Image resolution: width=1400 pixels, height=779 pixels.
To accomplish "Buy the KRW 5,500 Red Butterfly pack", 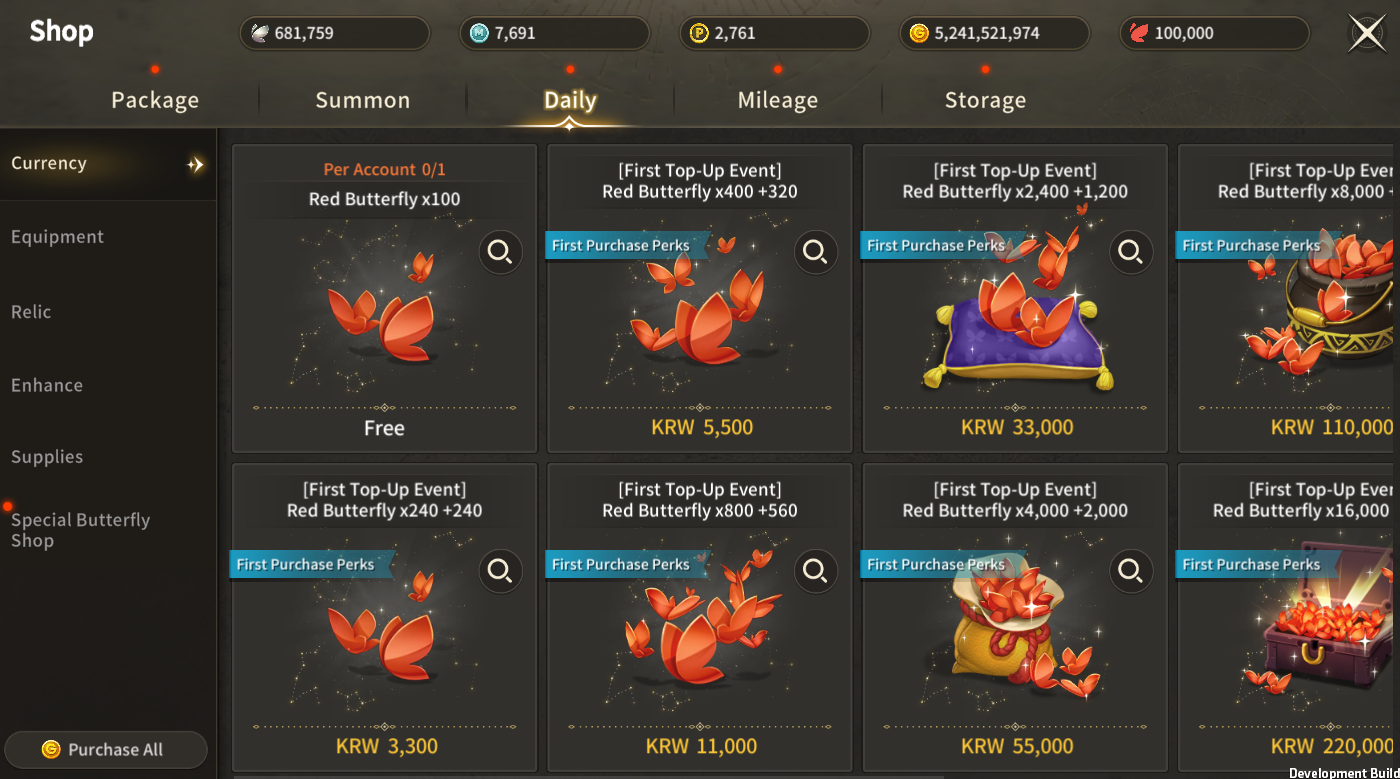I will (701, 428).
